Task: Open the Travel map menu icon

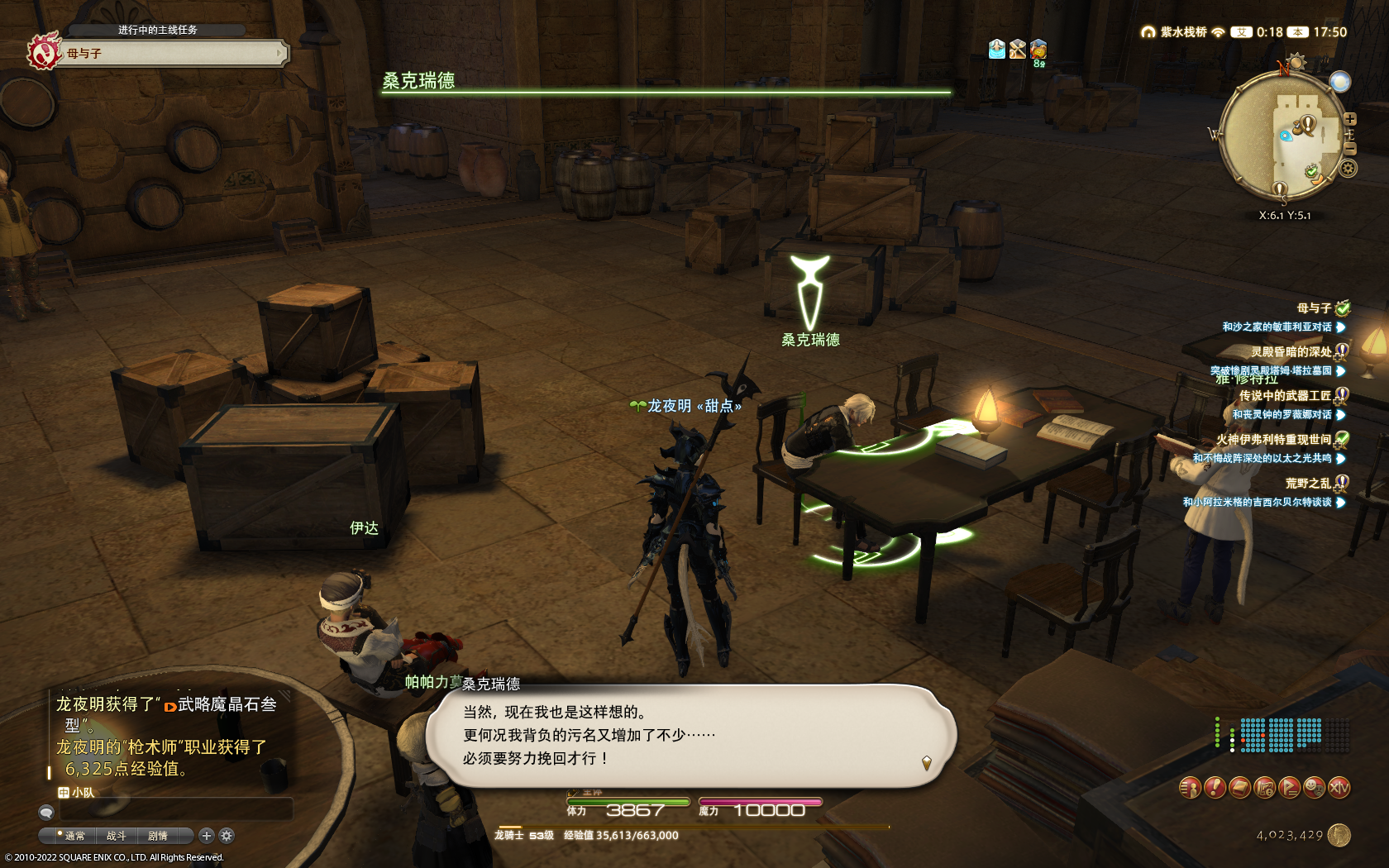Action: 1264,788
